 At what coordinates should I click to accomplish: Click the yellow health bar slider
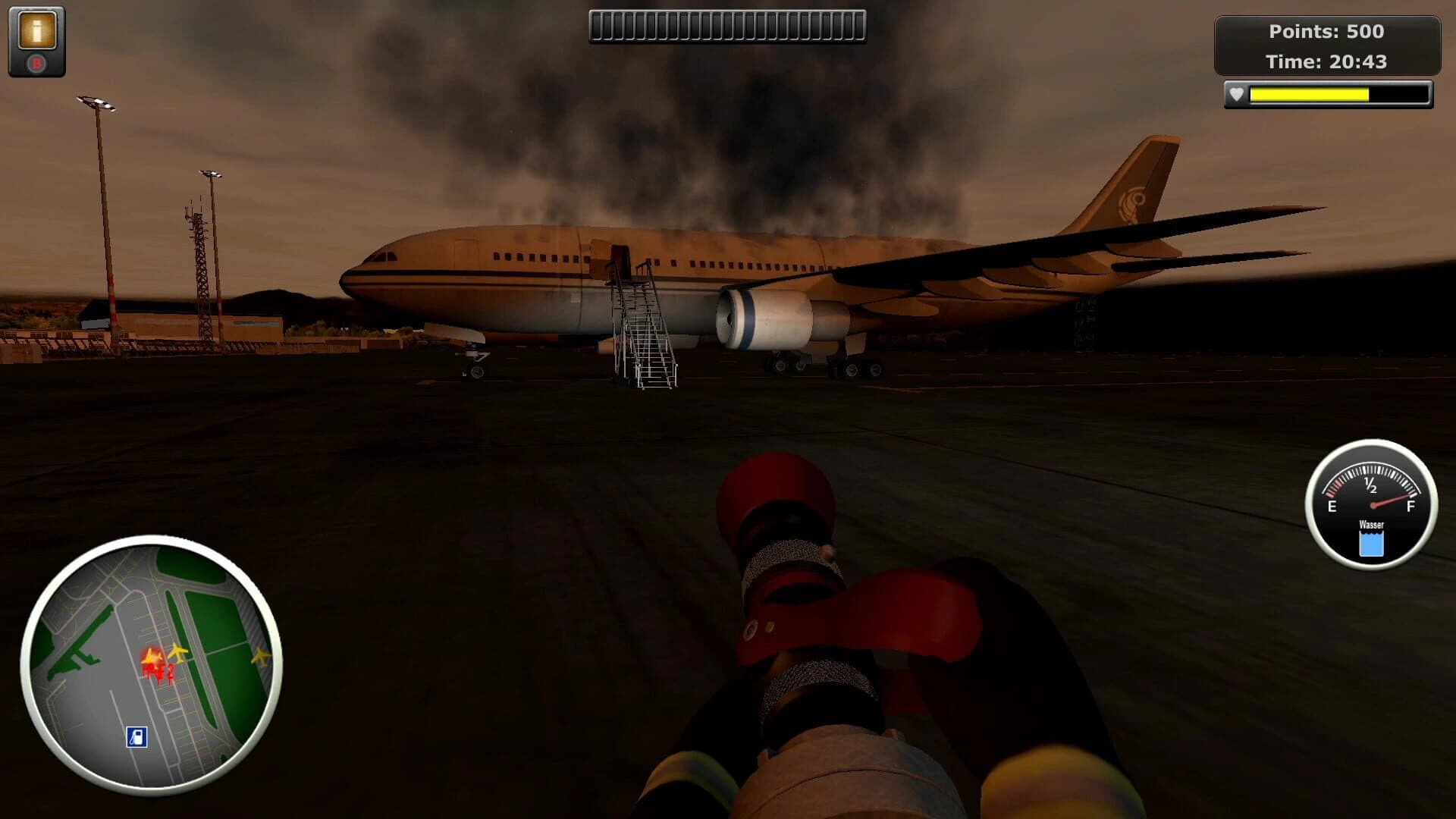1308,96
